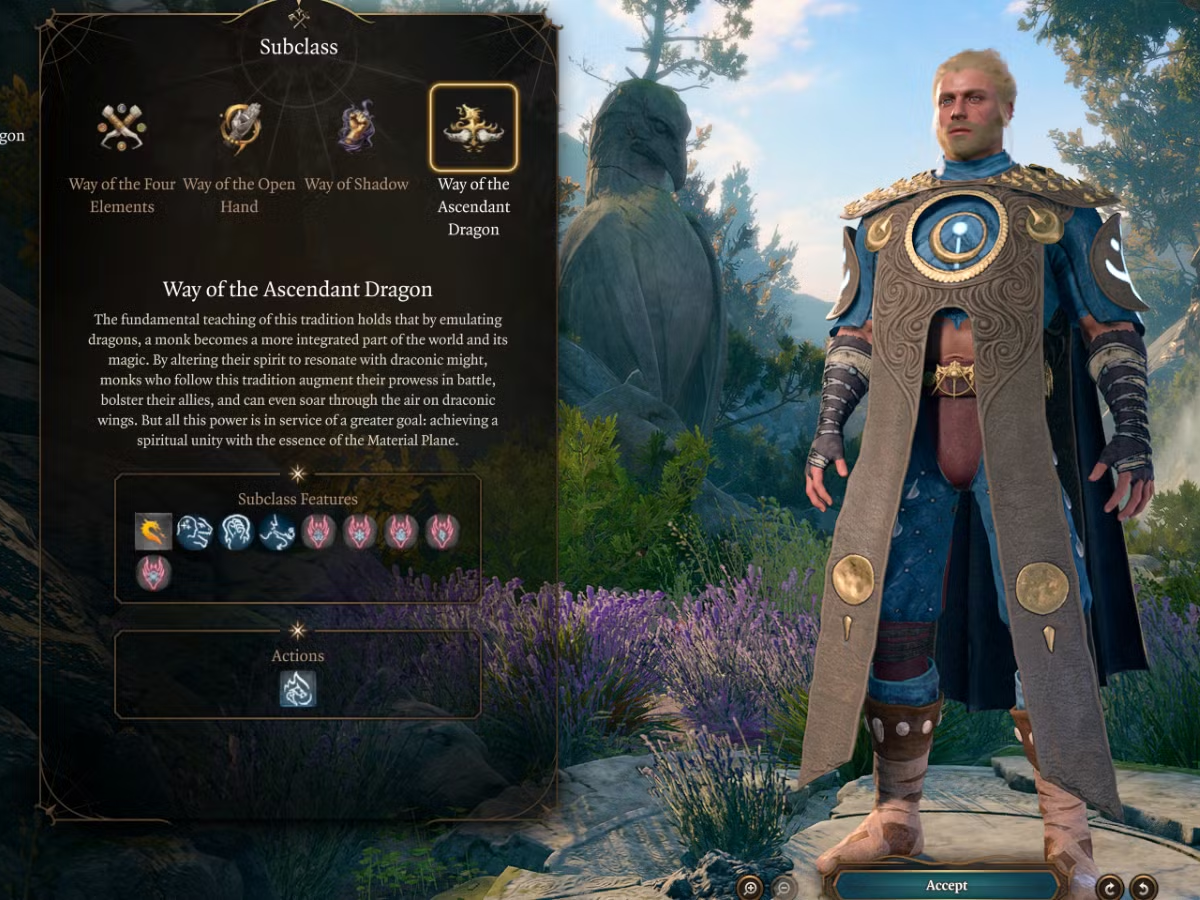Select the Way of the Ascendant Dragon subclass
This screenshot has height=900, width=1200.
coord(473,128)
